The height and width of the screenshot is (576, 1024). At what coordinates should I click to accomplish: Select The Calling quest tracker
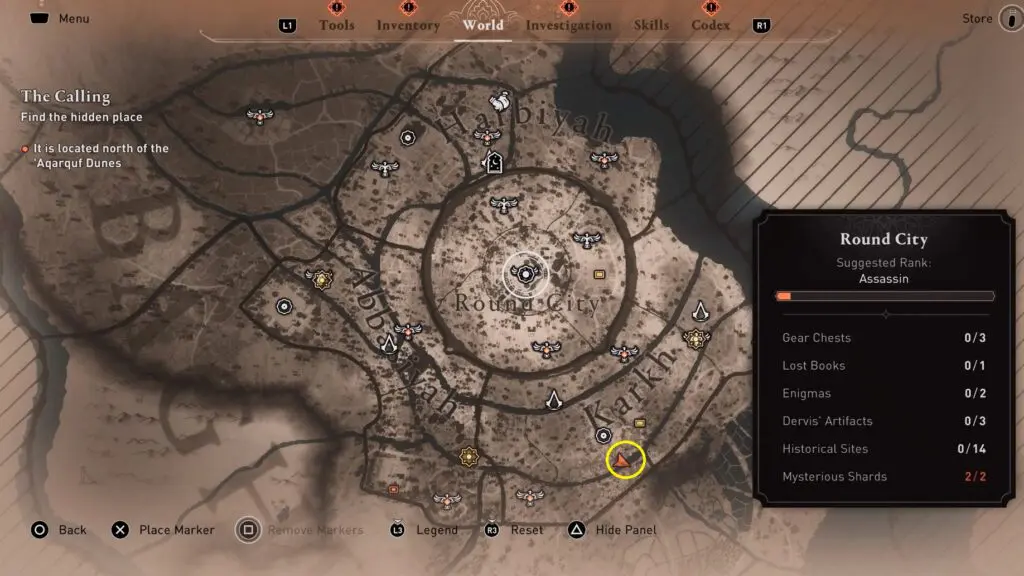66,97
